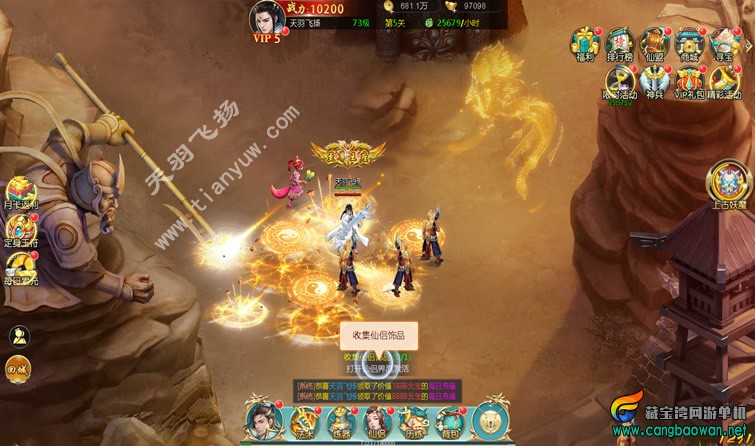Screen dimensions: 755x446
Task: Open the 福利 welfare gift icon
Action: click(x=584, y=44)
